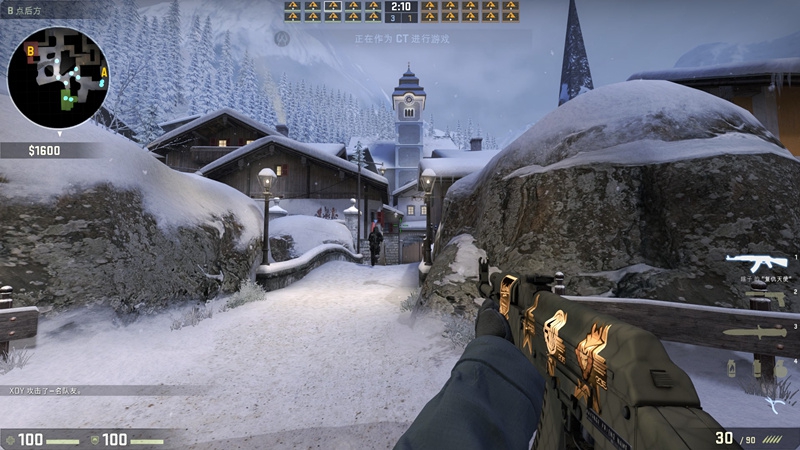Select the incendiary grenade icon
Viewport: 800px width, 450px height.
coord(731,368)
